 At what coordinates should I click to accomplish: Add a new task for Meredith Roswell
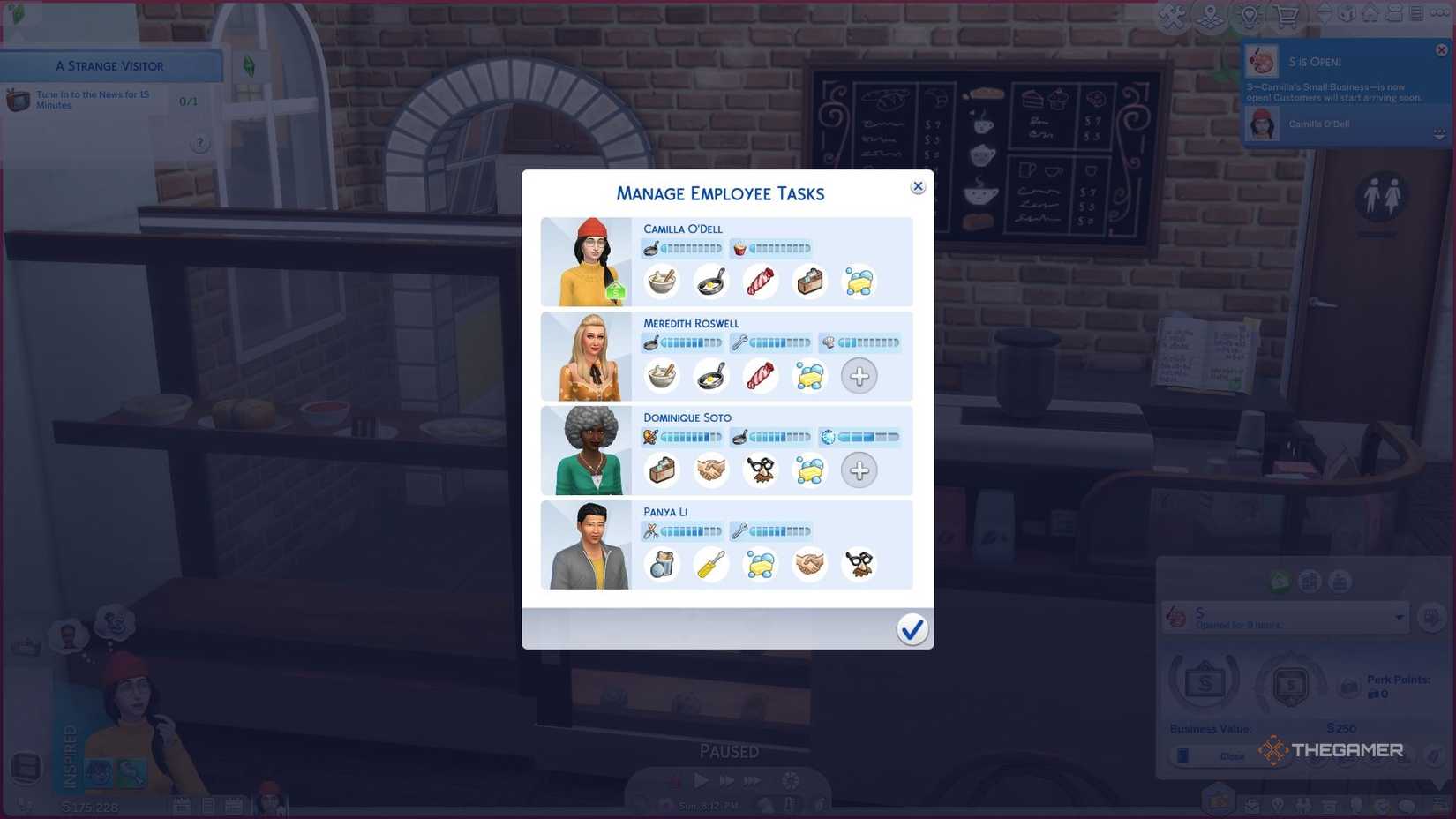(x=859, y=376)
